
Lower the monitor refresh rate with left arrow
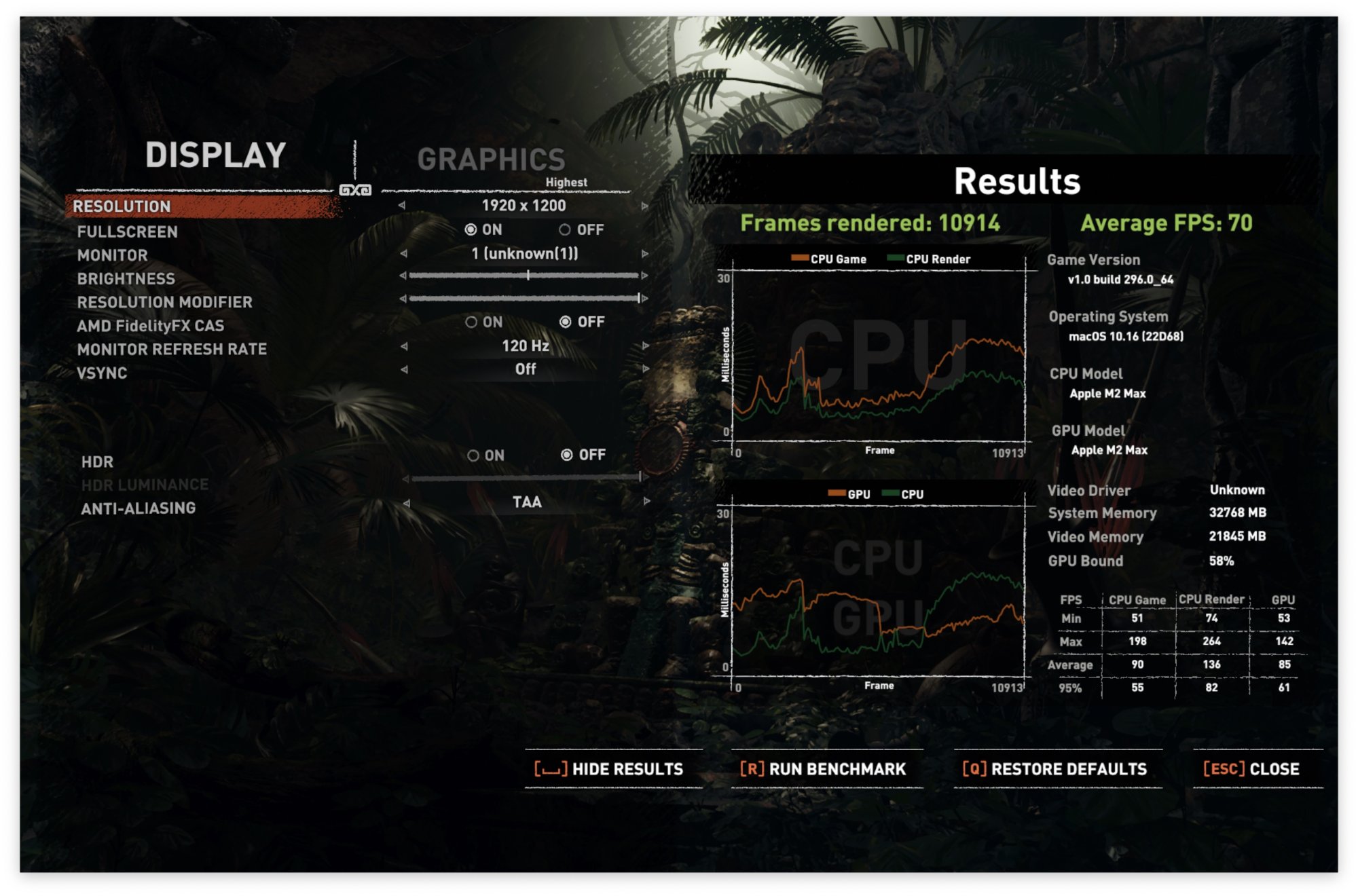[x=404, y=346]
